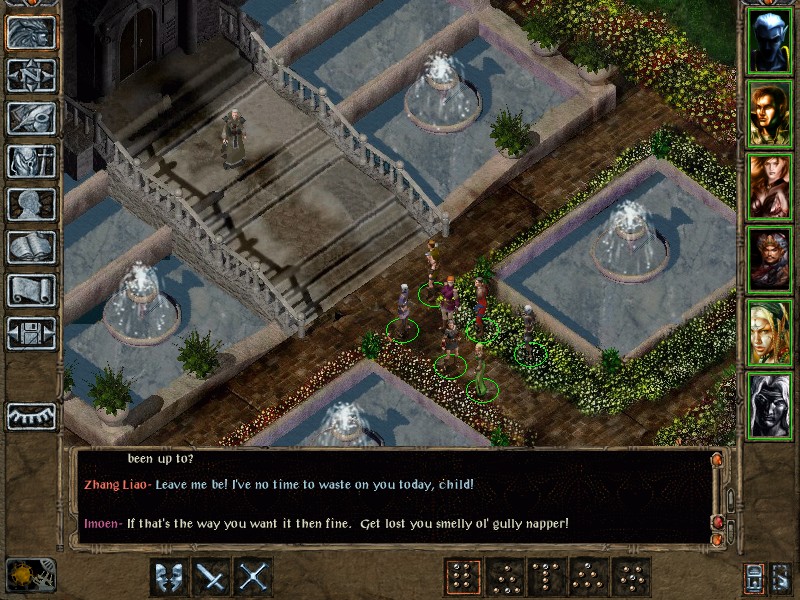
Task: Open the priest spell scroll
Action: (x=31, y=290)
